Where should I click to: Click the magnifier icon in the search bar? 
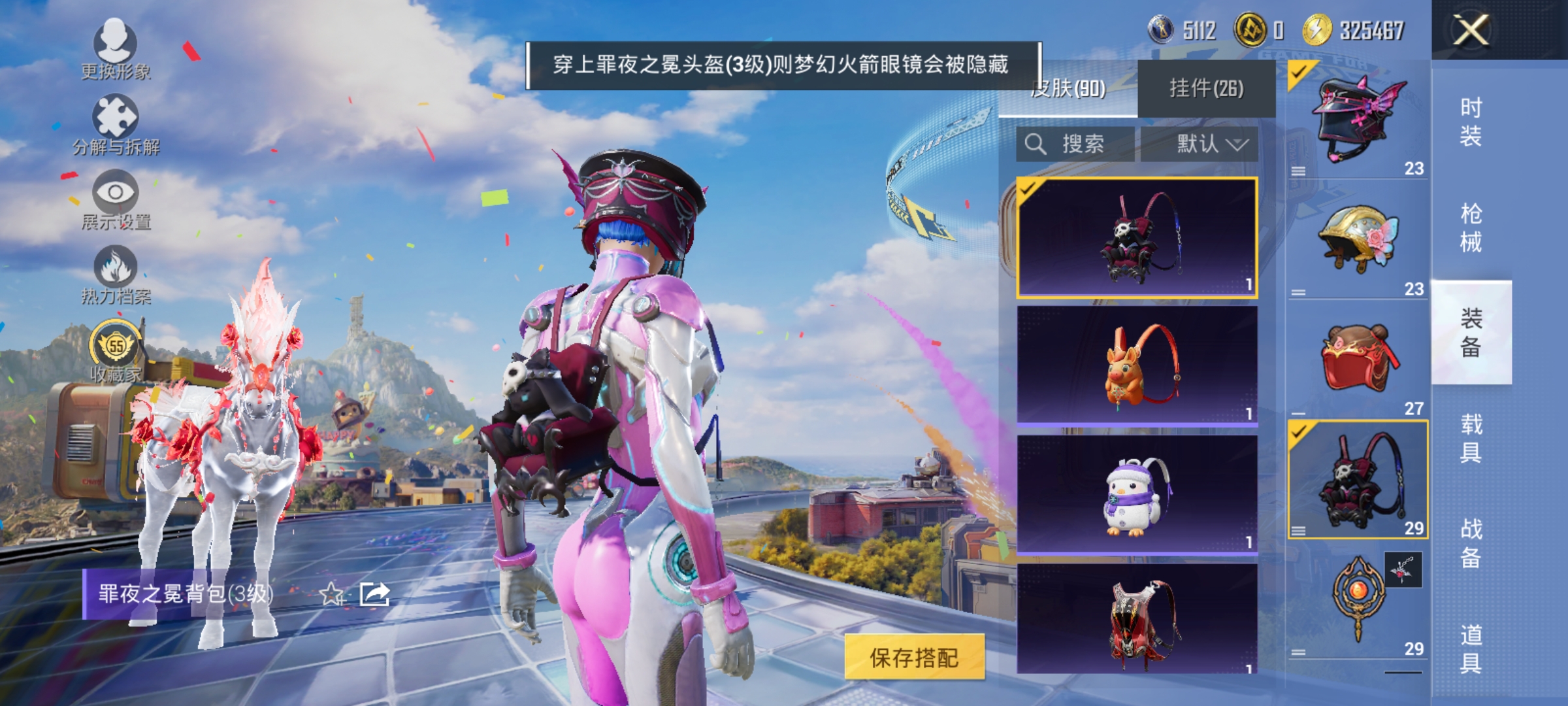(x=1036, y=144)
